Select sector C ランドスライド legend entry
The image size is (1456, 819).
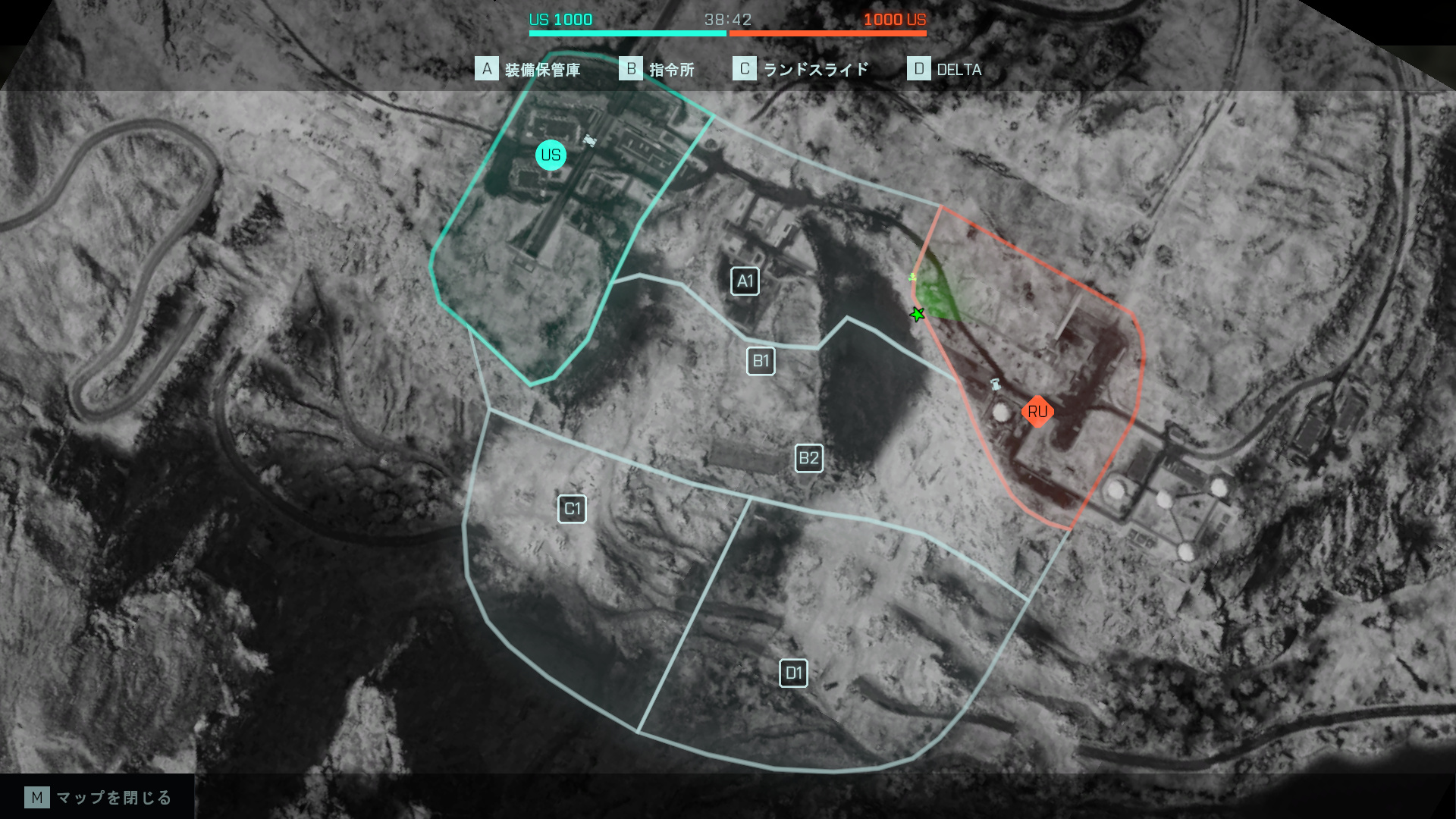point(801,70)
